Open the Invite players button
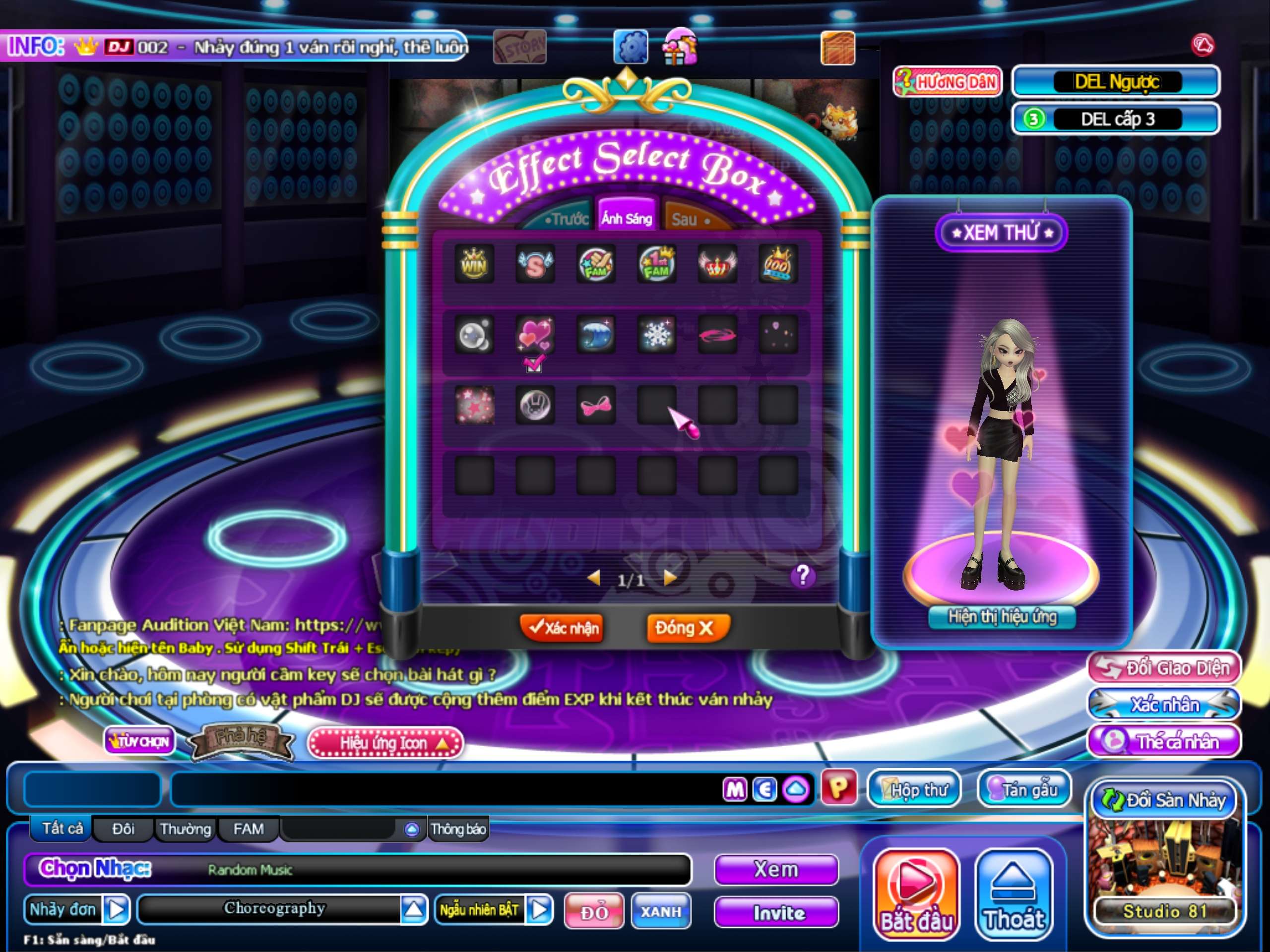The height and width of the screenshot is (952, 1270). [777, 913]
